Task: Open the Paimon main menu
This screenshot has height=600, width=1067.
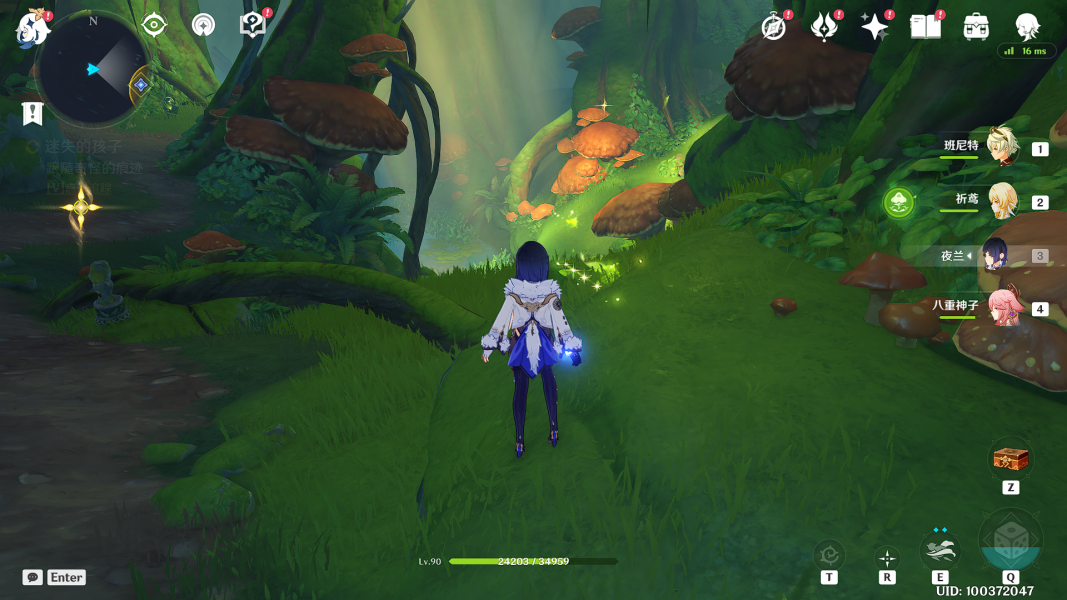Action: pos(32,28)
